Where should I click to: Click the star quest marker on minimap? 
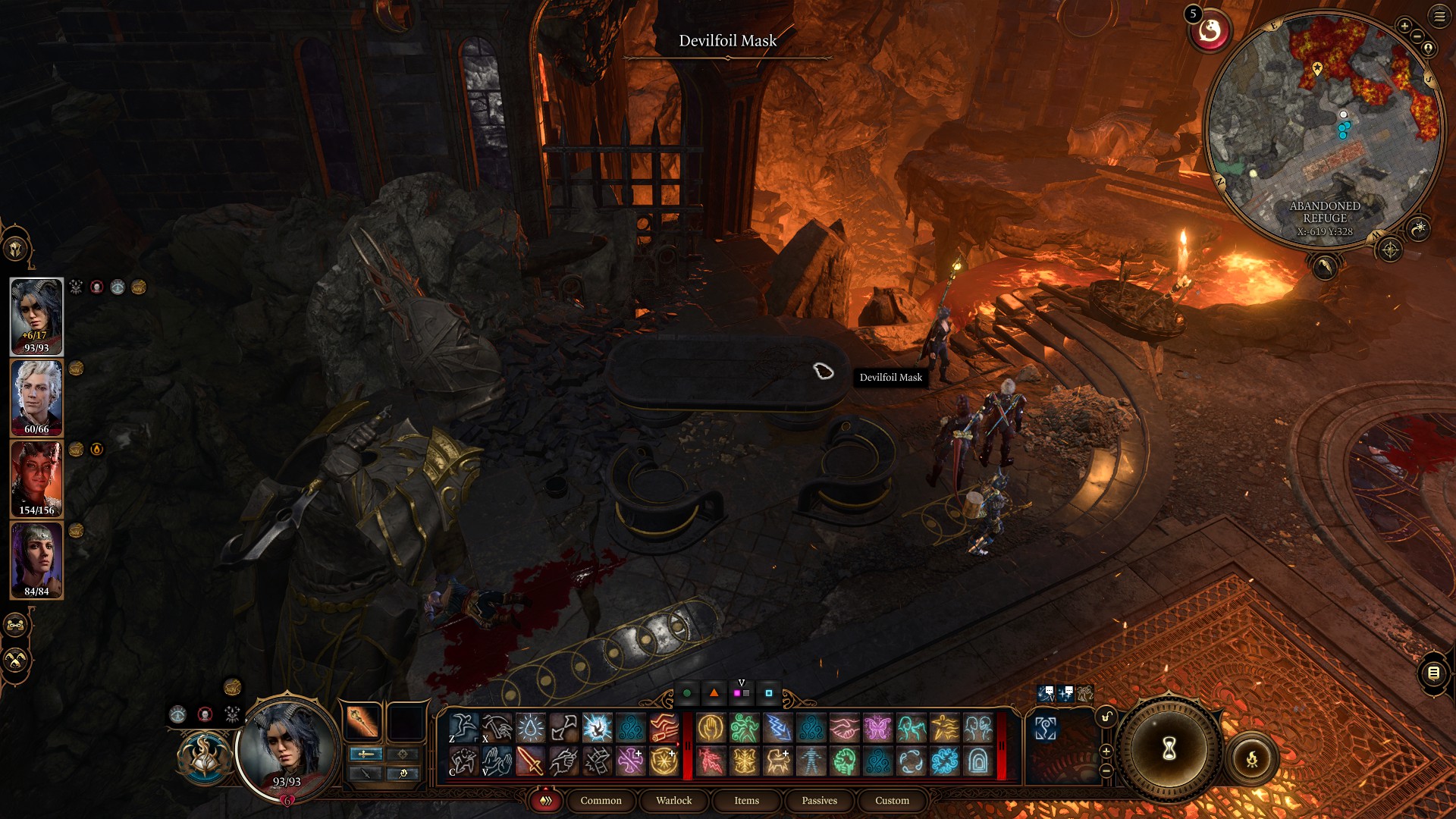click(1317, 68)
